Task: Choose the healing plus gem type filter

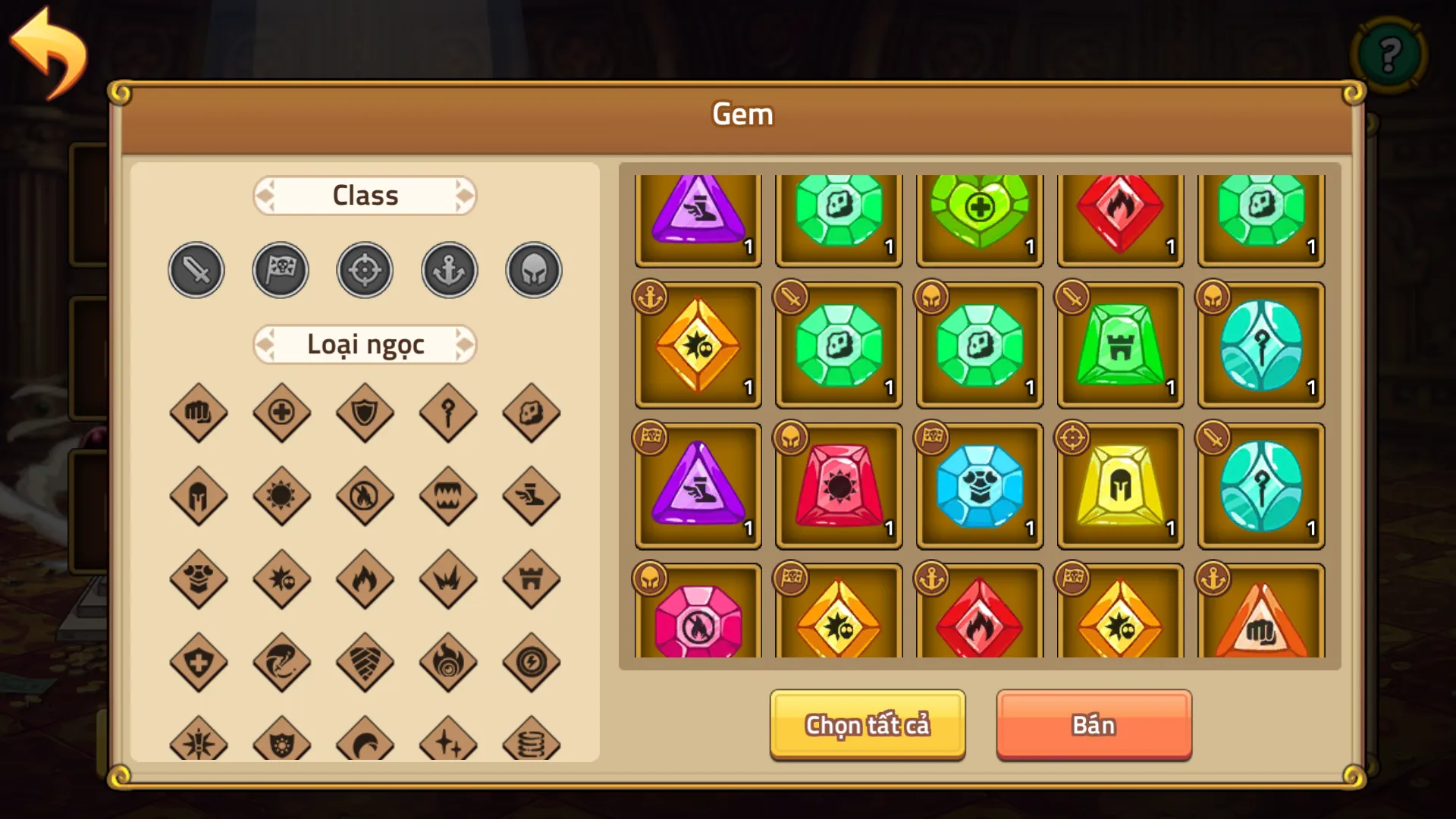Action: (281, 413)
